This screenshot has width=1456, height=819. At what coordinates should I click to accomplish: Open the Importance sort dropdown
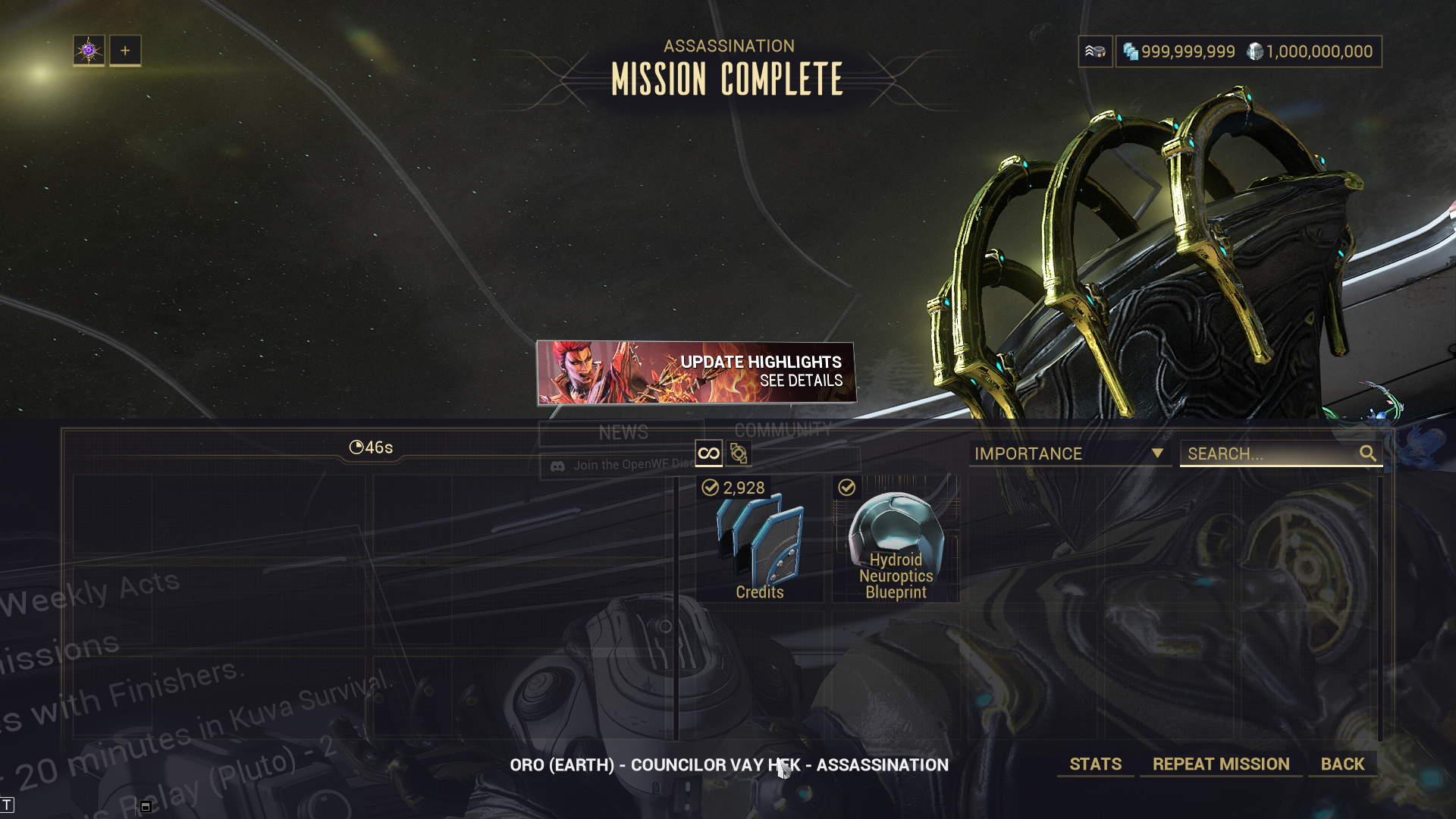click(x=1069, y=453)
